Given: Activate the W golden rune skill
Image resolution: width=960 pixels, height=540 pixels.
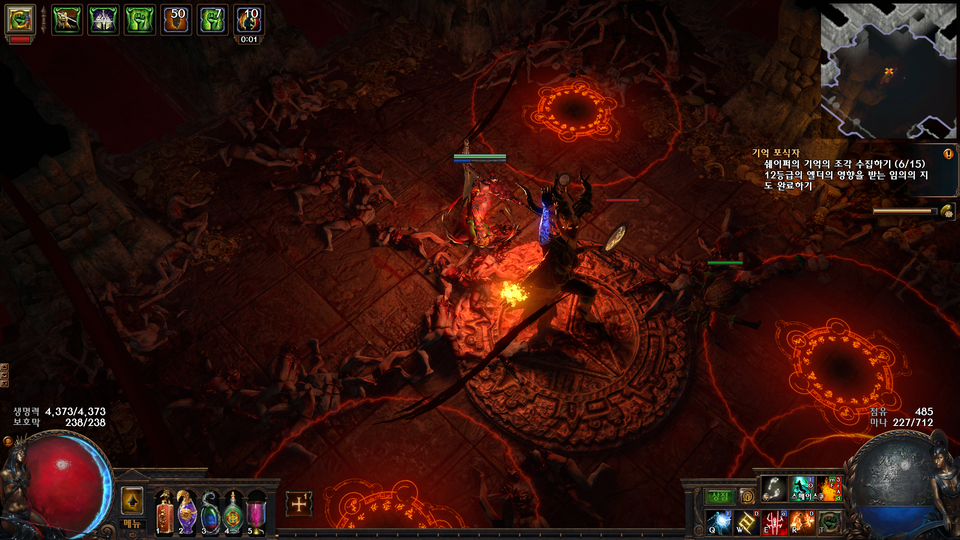Looking at the screenshot, I should coord(749,521).
